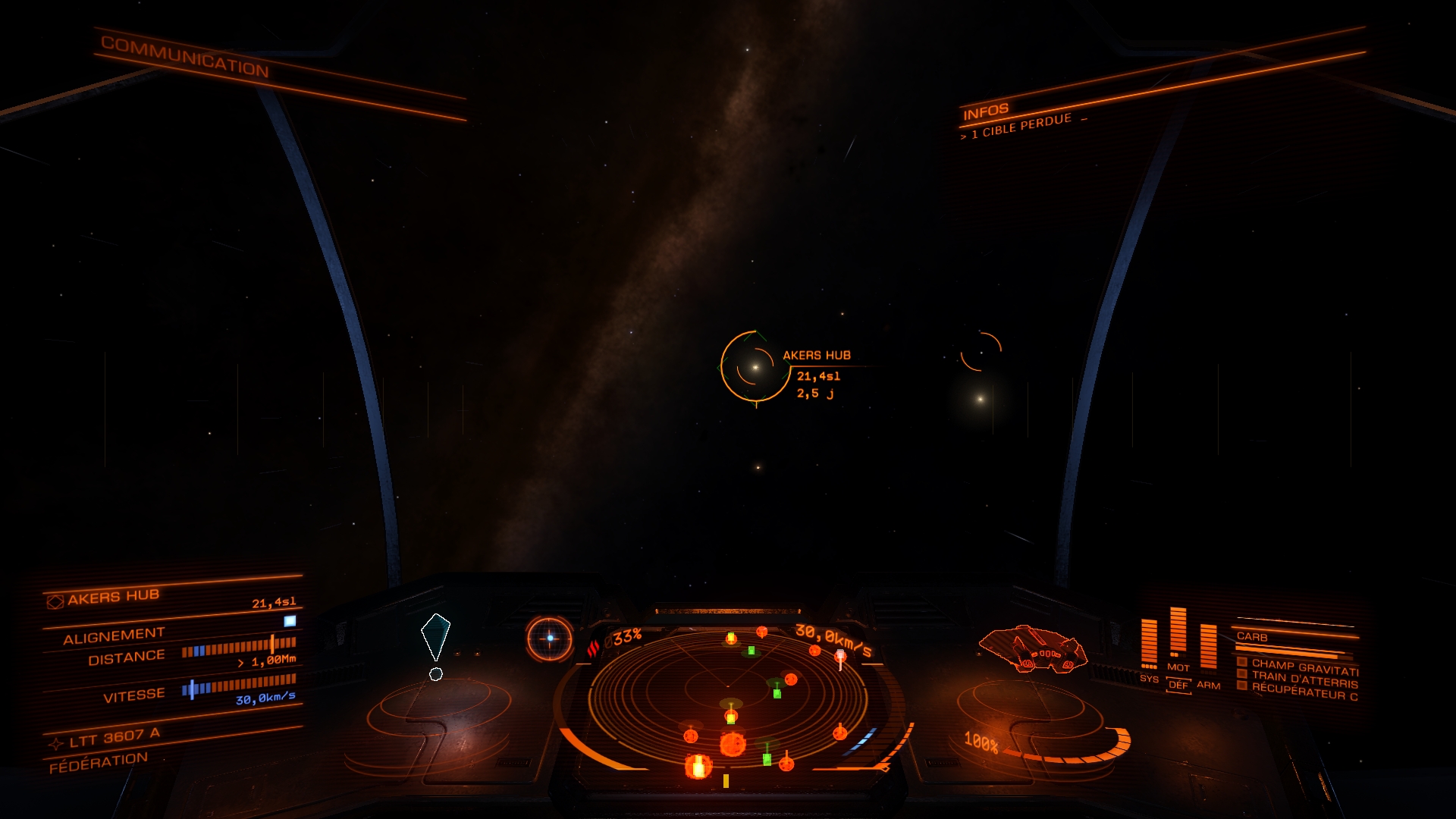Image resolution: width=1456 pixels, height=819 pixels.
Task: Boost the SYS power column
Action: click(x=1149, y=645)
